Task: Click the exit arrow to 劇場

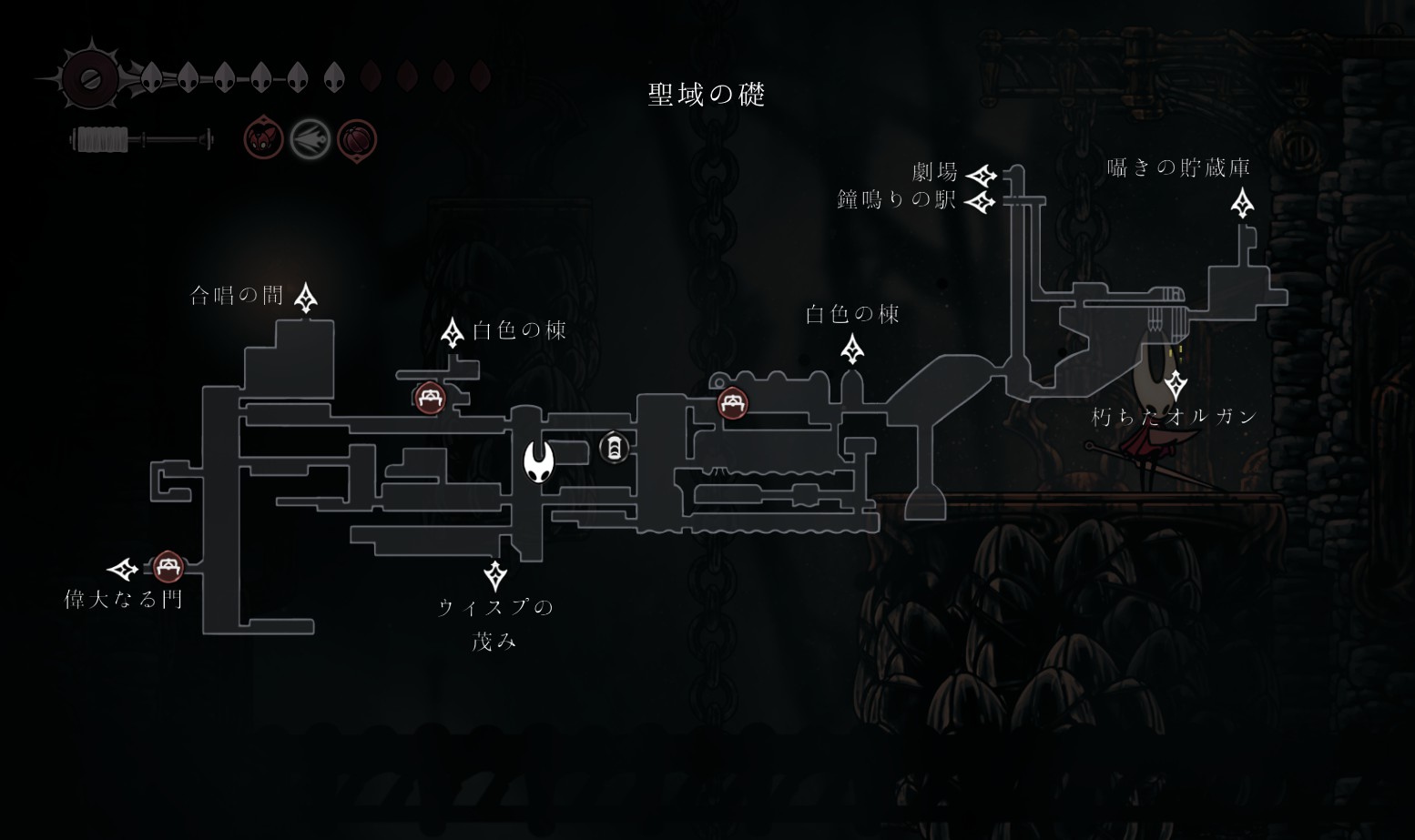Action: click(x=981, y=175)
